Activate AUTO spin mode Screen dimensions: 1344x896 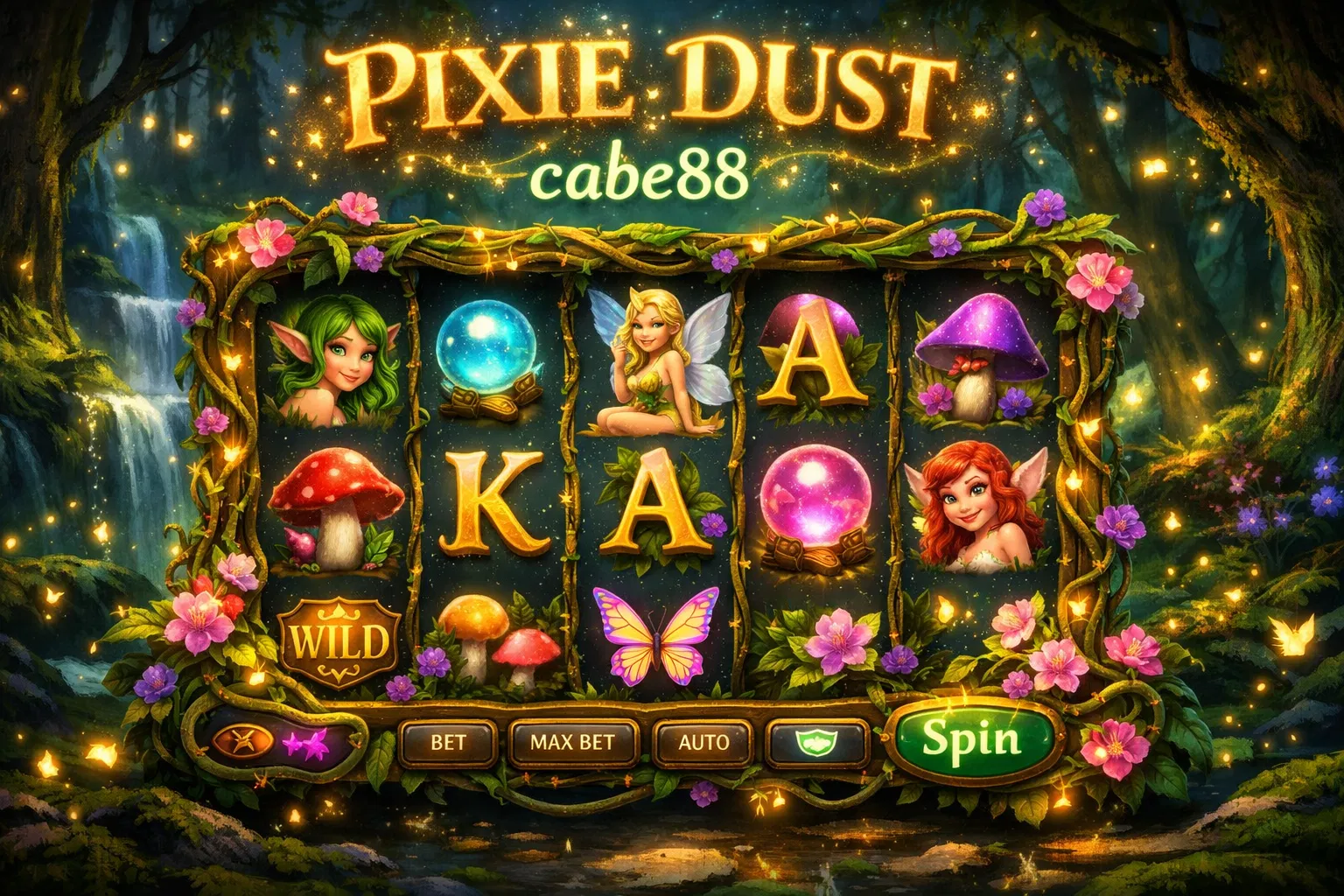tap(703, 743)
